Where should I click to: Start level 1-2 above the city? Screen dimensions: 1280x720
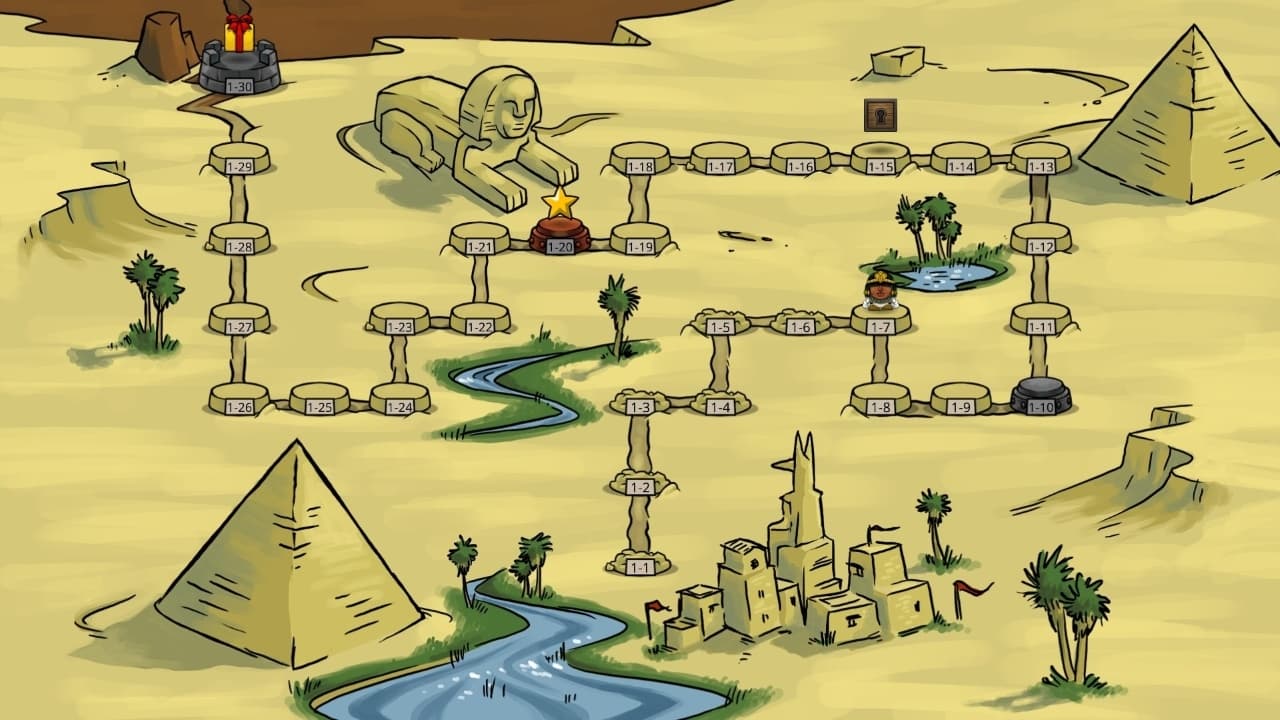640,487
